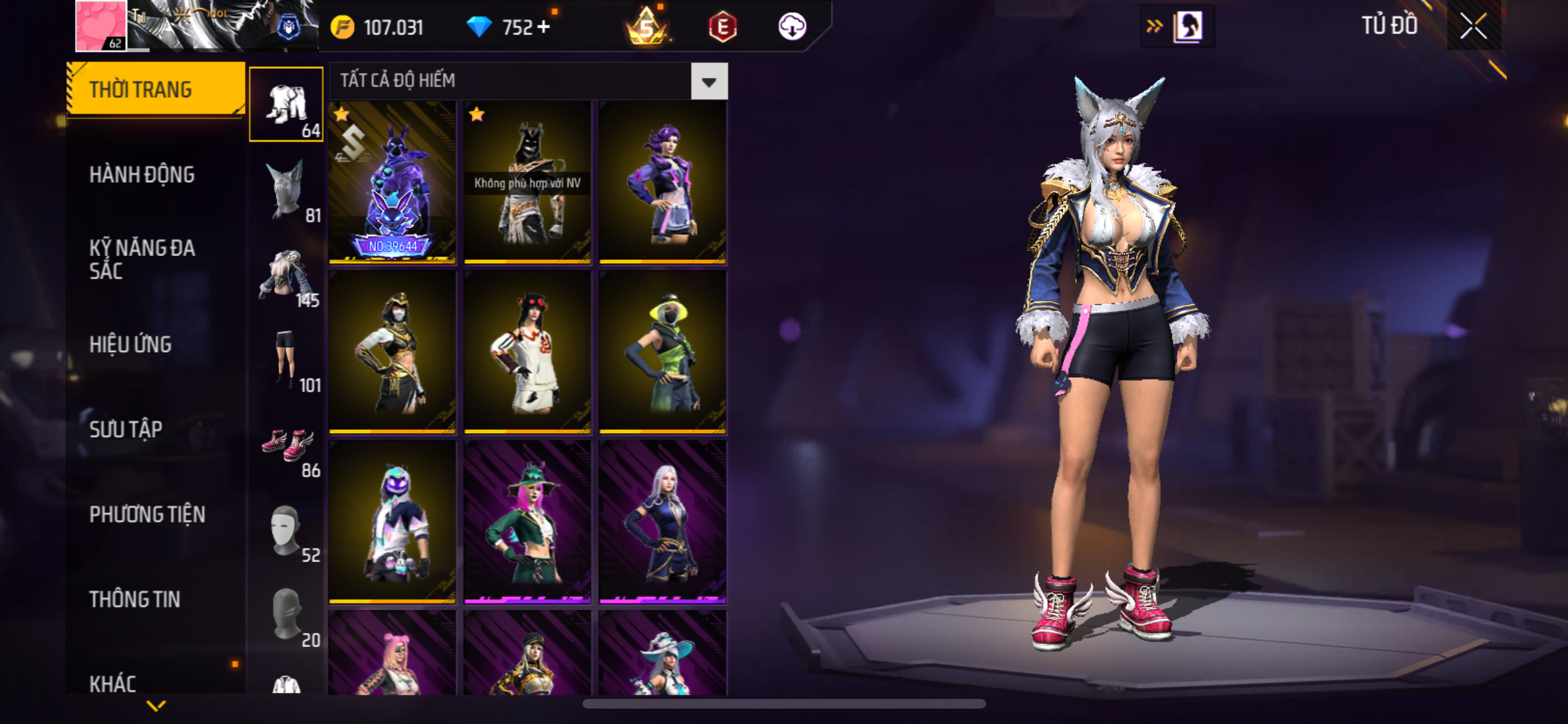Close the Tủ Đồ wardrobe screen

point(1473,26)
